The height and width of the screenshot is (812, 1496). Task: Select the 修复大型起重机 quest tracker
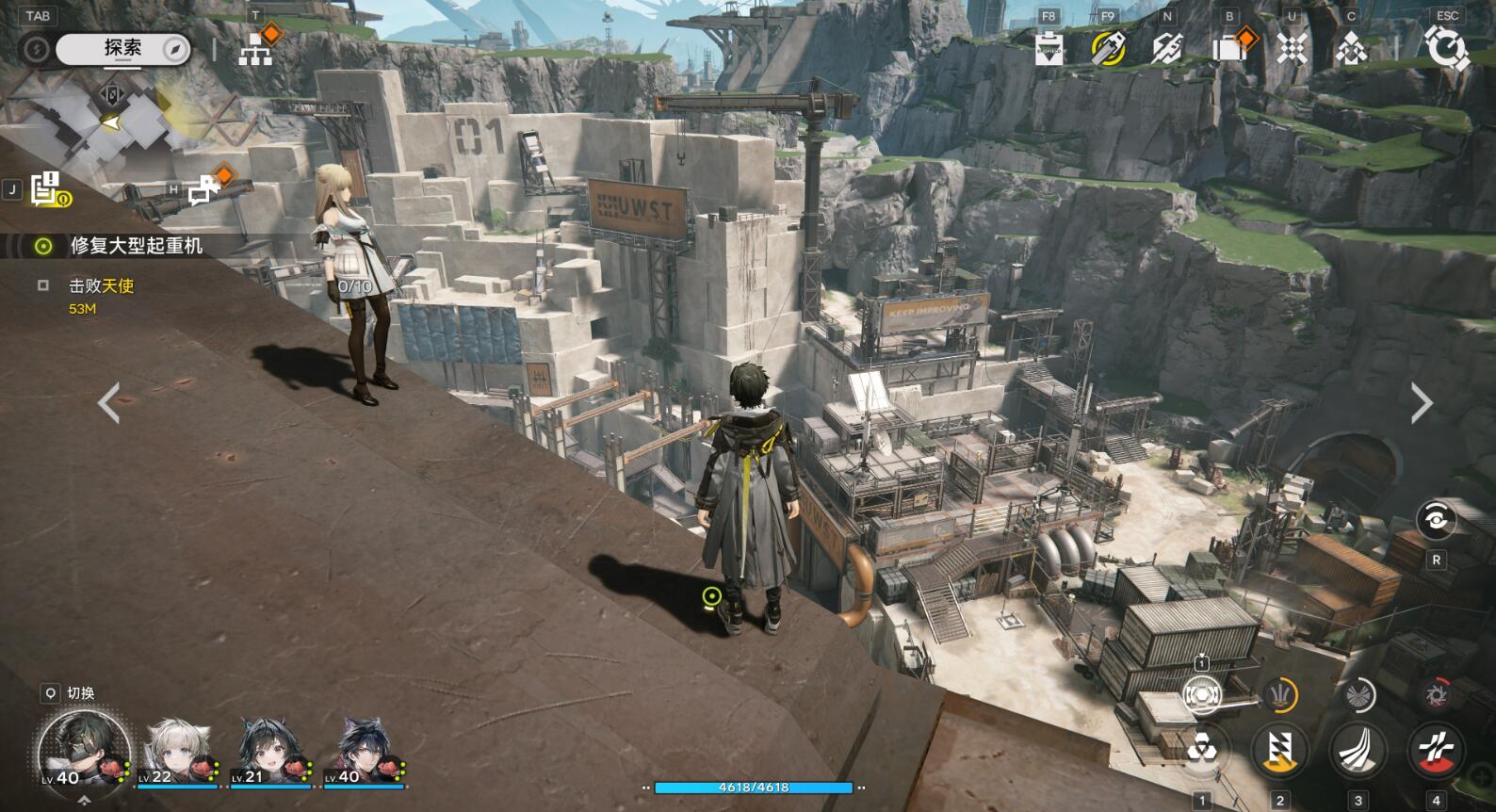coord(136,246)
